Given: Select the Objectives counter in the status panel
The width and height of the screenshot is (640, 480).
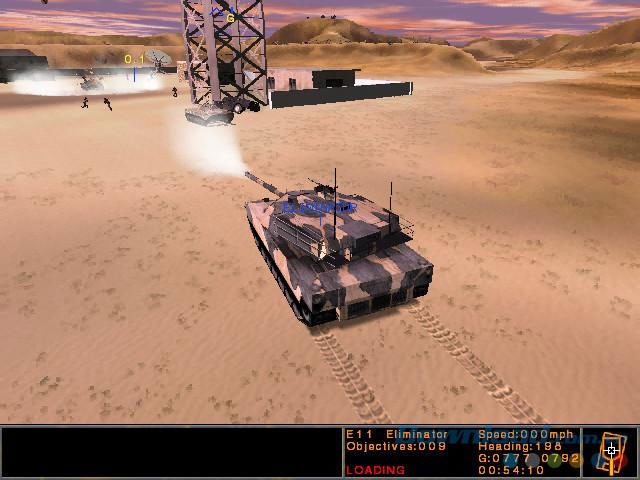Looking at the screenshot, I should tap(384, 446).
